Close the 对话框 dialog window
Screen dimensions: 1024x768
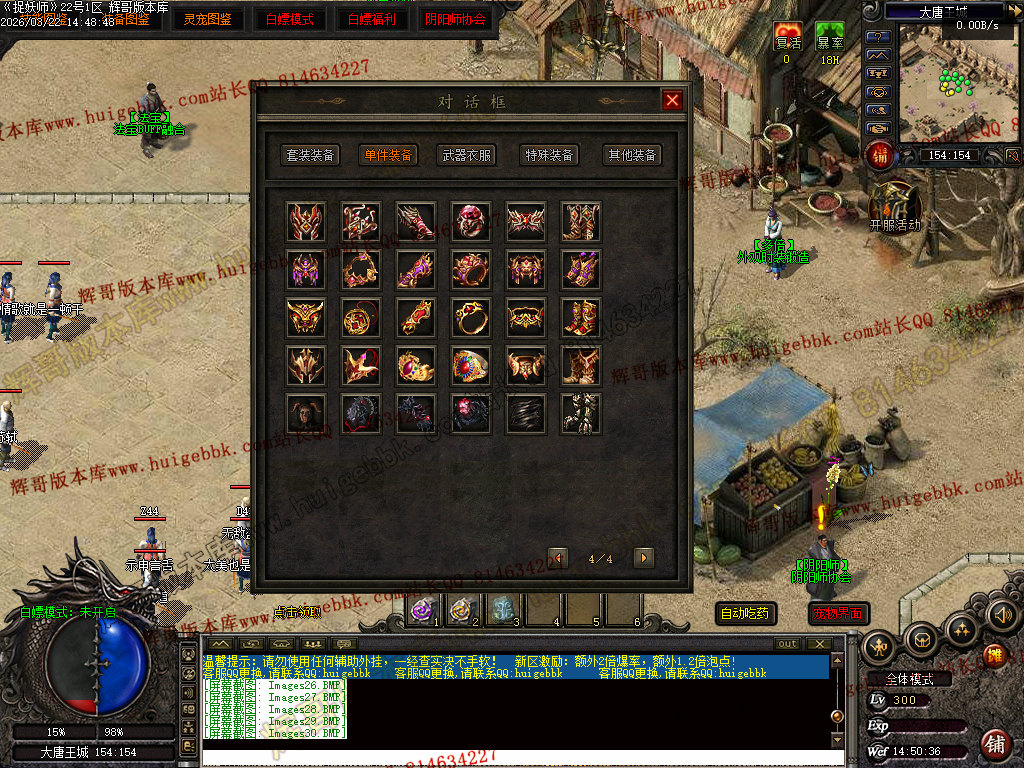click(672, 100)
